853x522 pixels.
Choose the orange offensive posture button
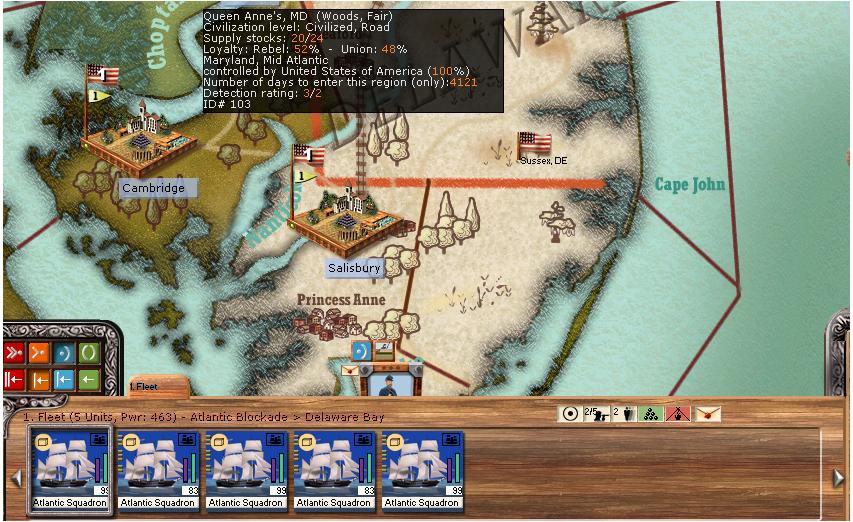[x=38, y=352]
